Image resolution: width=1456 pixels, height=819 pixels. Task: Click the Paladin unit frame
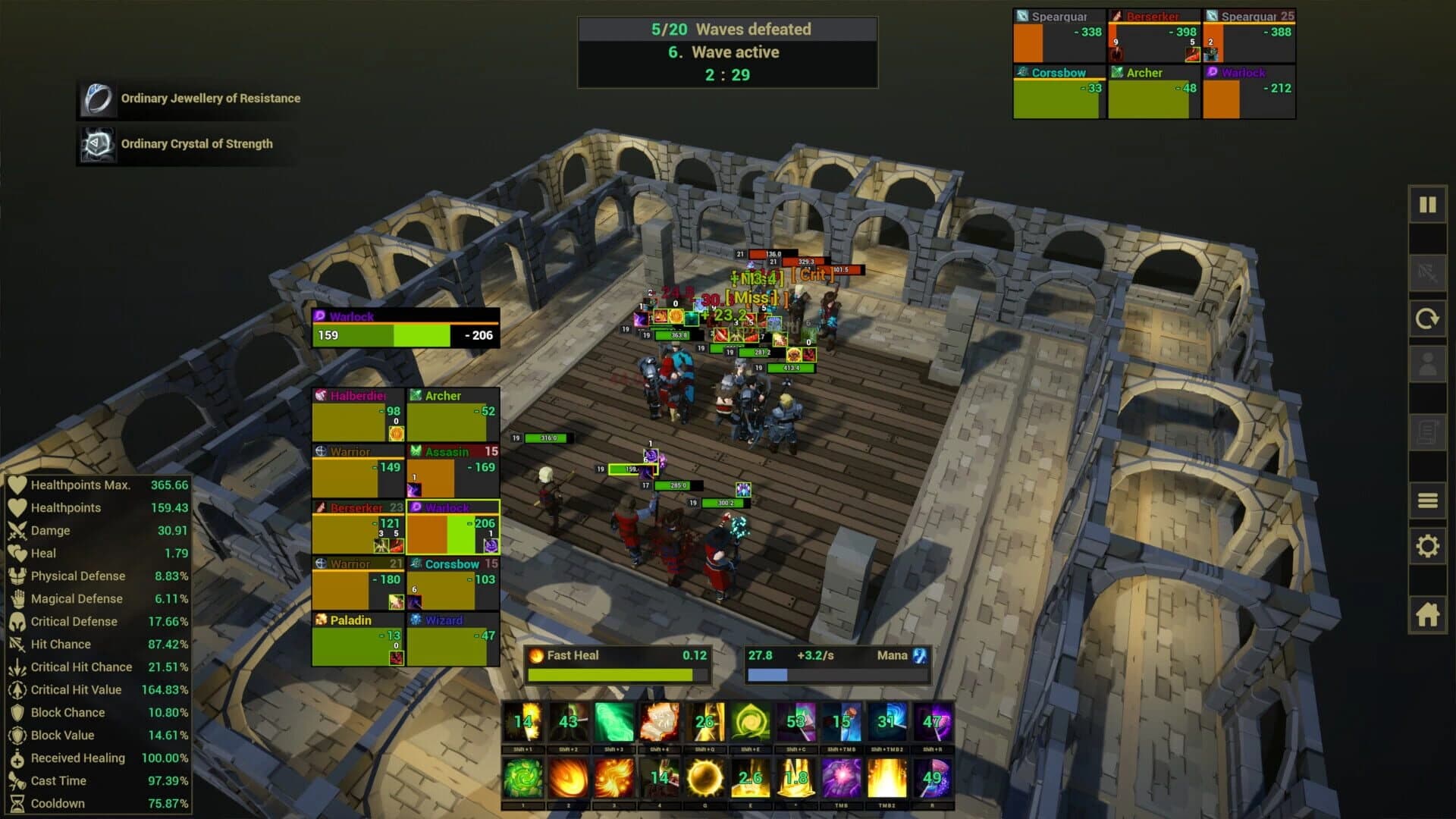point(356,637)
